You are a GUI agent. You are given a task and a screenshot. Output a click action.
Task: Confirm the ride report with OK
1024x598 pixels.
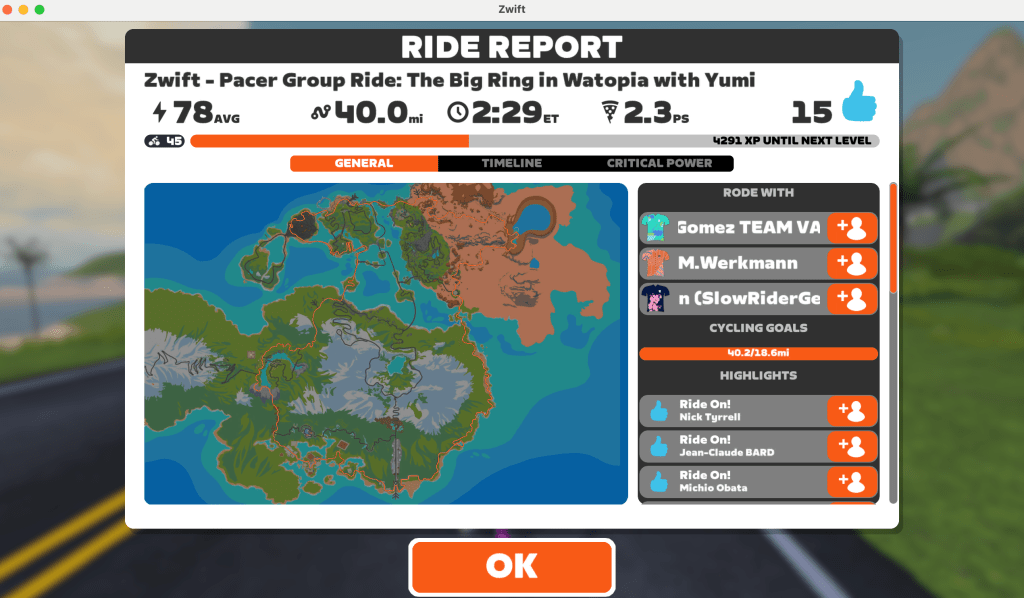(x=511, y=566)
